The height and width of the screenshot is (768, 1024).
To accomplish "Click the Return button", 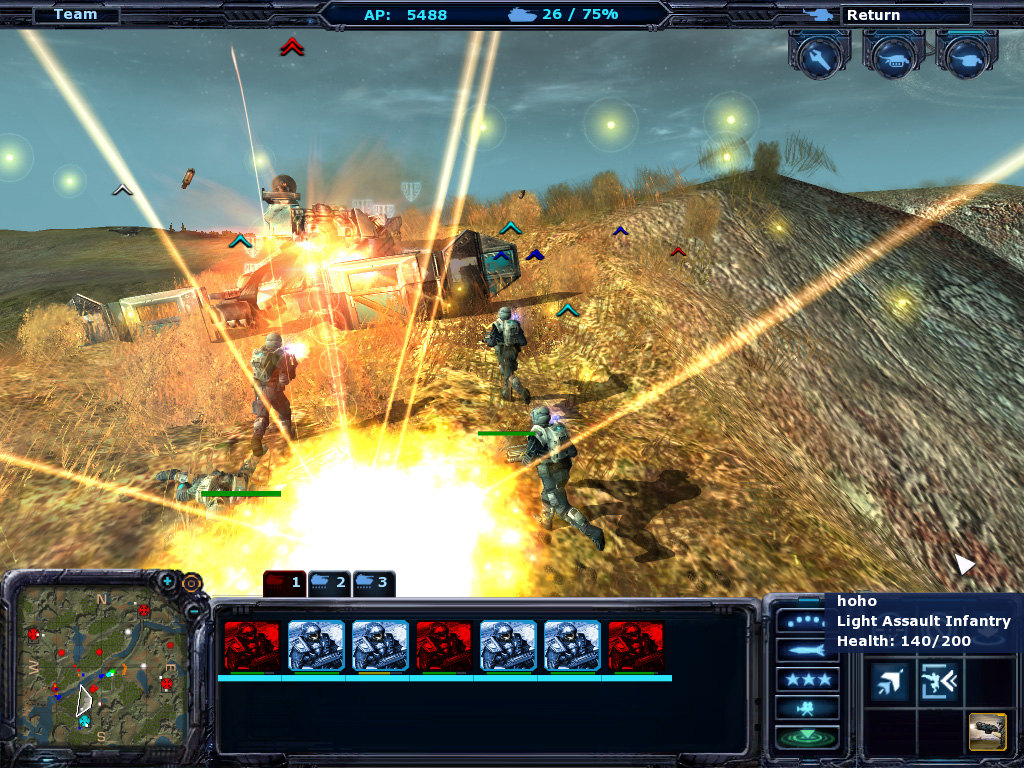I will click(x=905, y=15).
